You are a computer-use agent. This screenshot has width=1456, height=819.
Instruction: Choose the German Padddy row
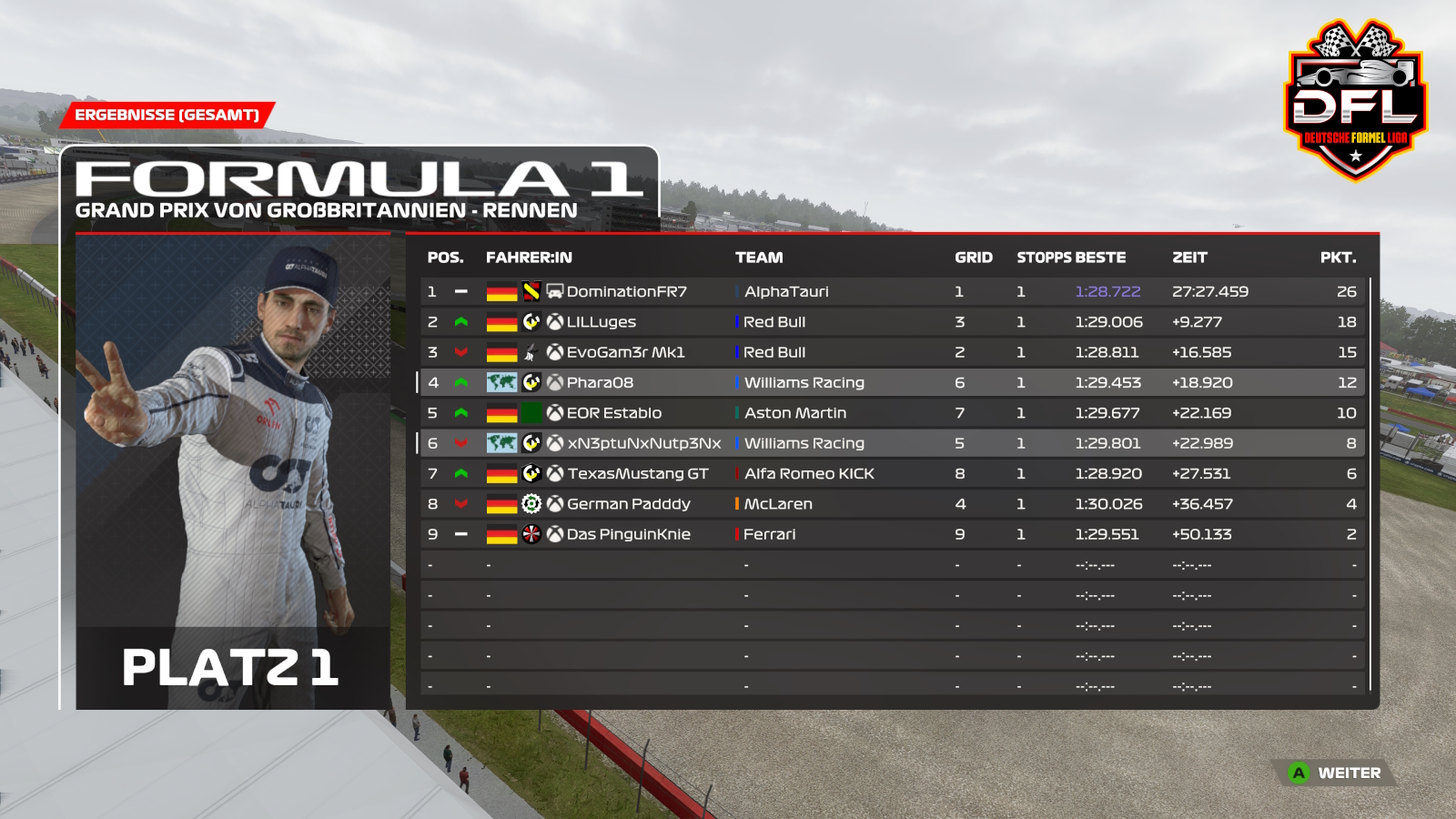coord(628,504)
